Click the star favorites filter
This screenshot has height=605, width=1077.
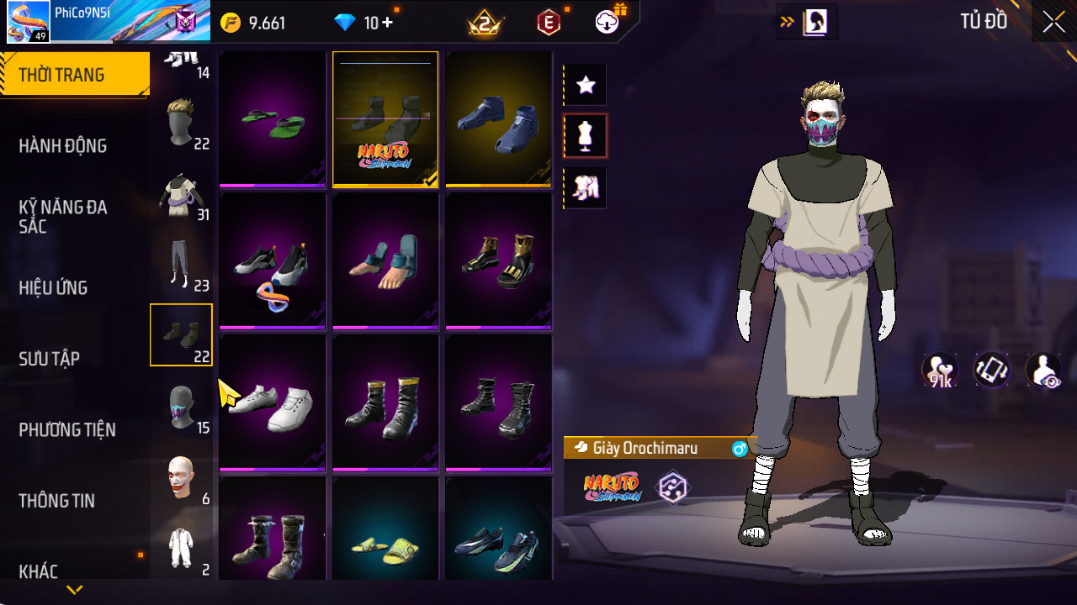(x=586, y=86)
